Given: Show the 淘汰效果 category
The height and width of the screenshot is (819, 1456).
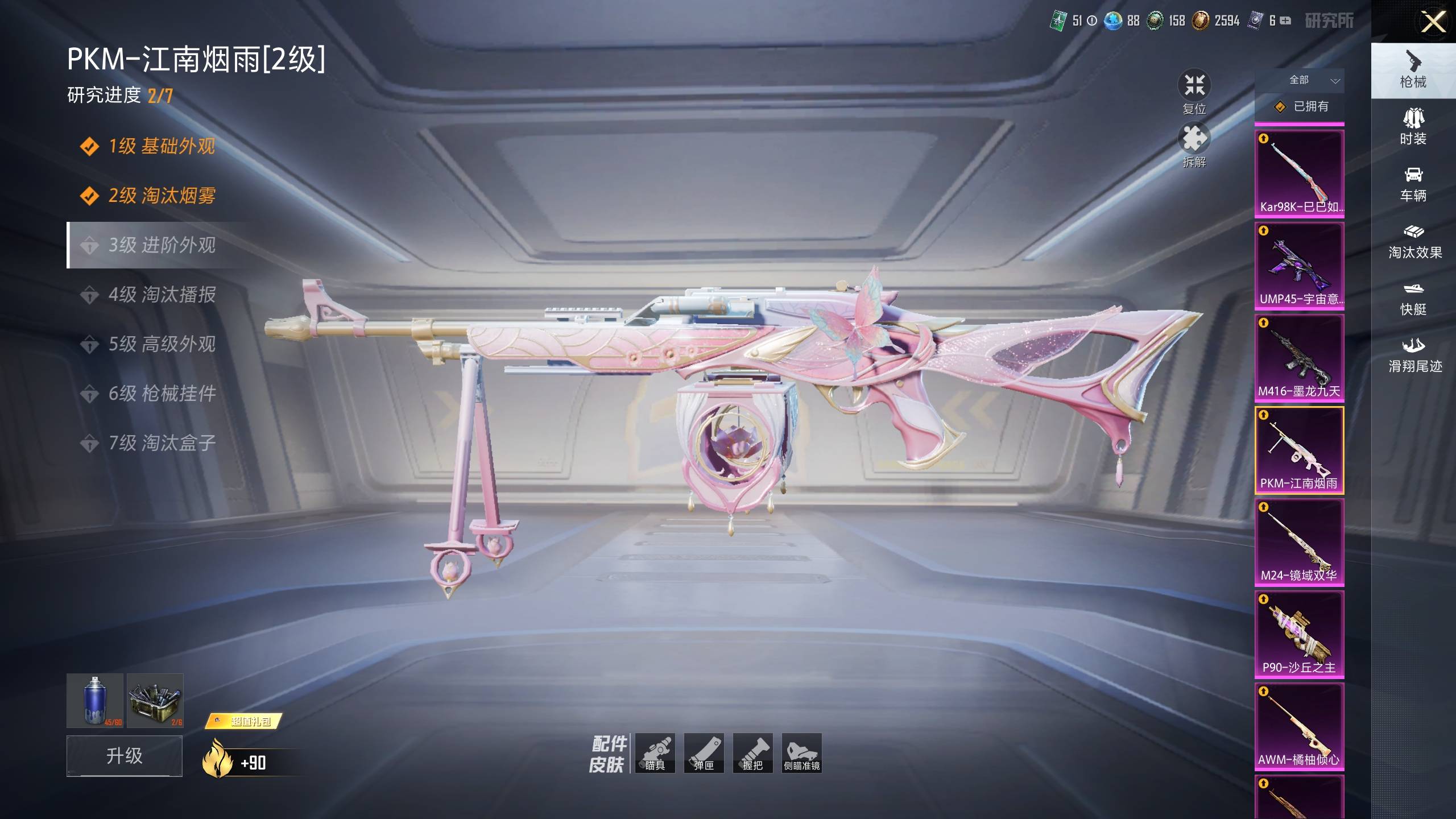Looking at the screenshot, I should 1414,241.
